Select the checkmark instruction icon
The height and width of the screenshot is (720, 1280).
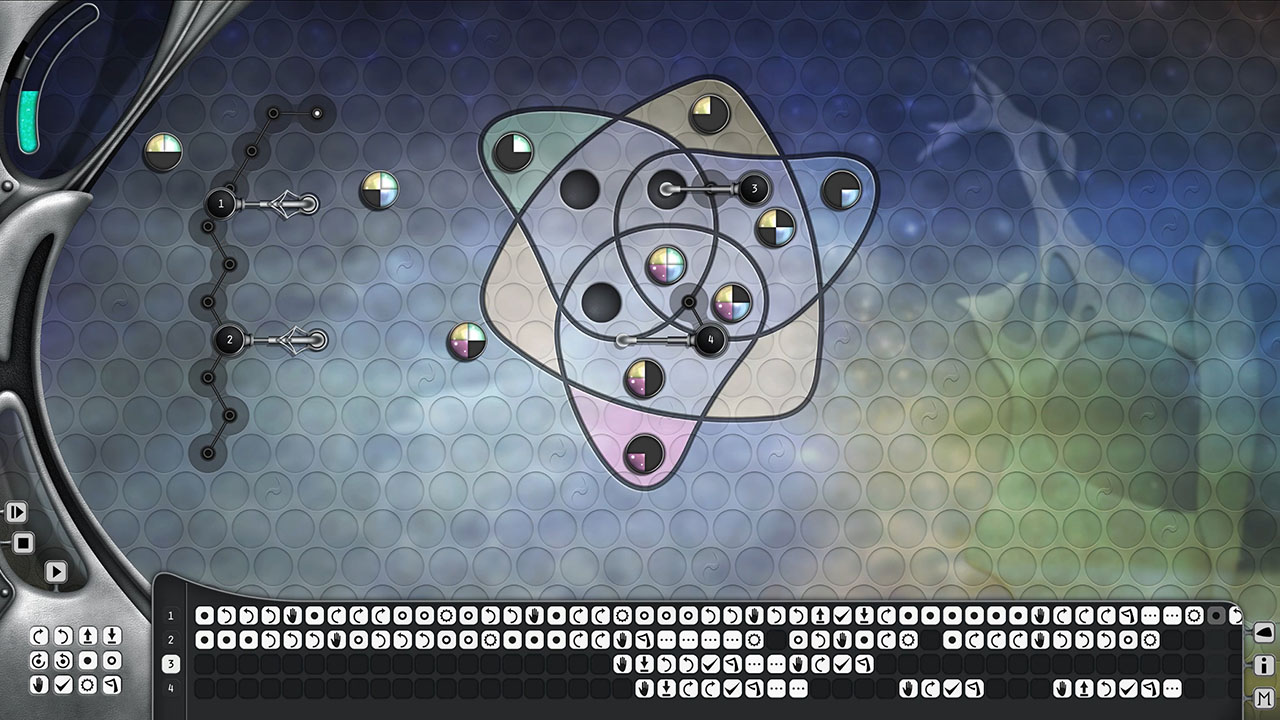[x=63, y=684]
